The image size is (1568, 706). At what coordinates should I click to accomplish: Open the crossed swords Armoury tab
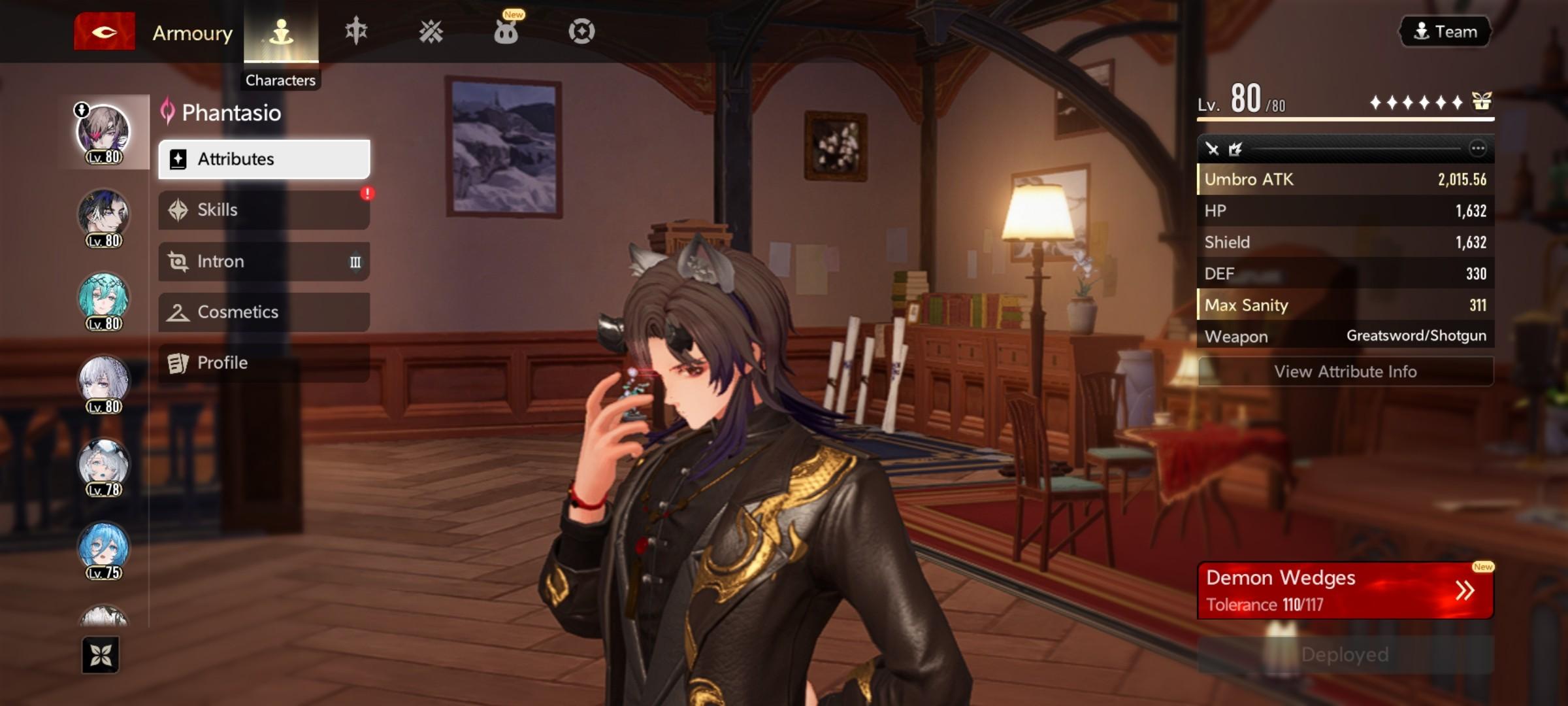[431, 31]
